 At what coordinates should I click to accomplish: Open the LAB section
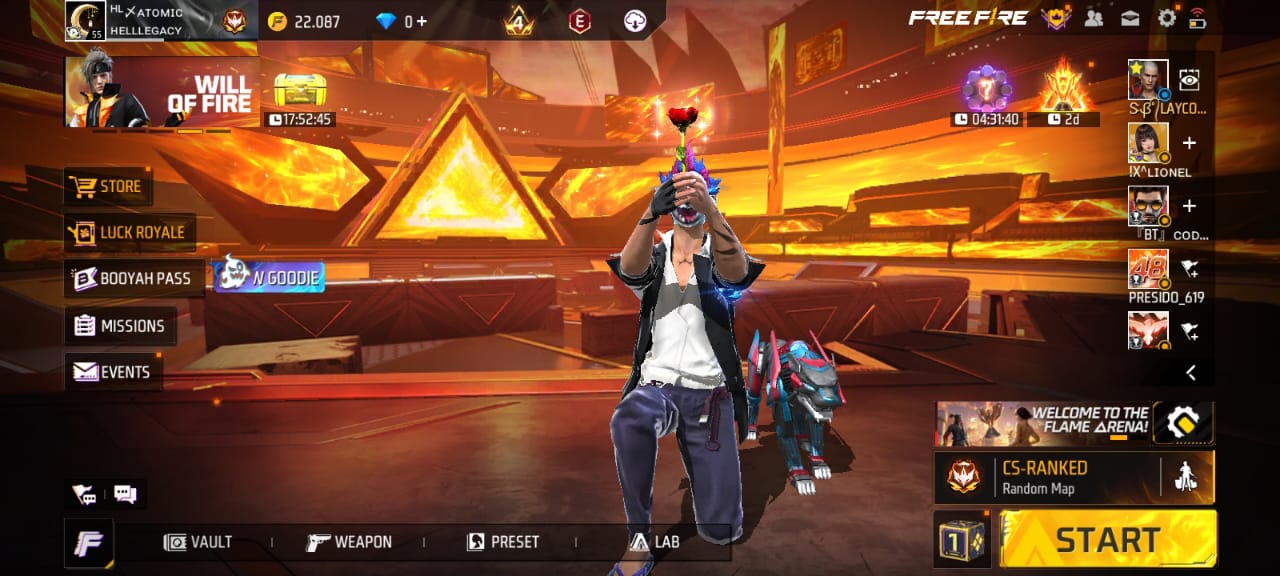point(655,542)
